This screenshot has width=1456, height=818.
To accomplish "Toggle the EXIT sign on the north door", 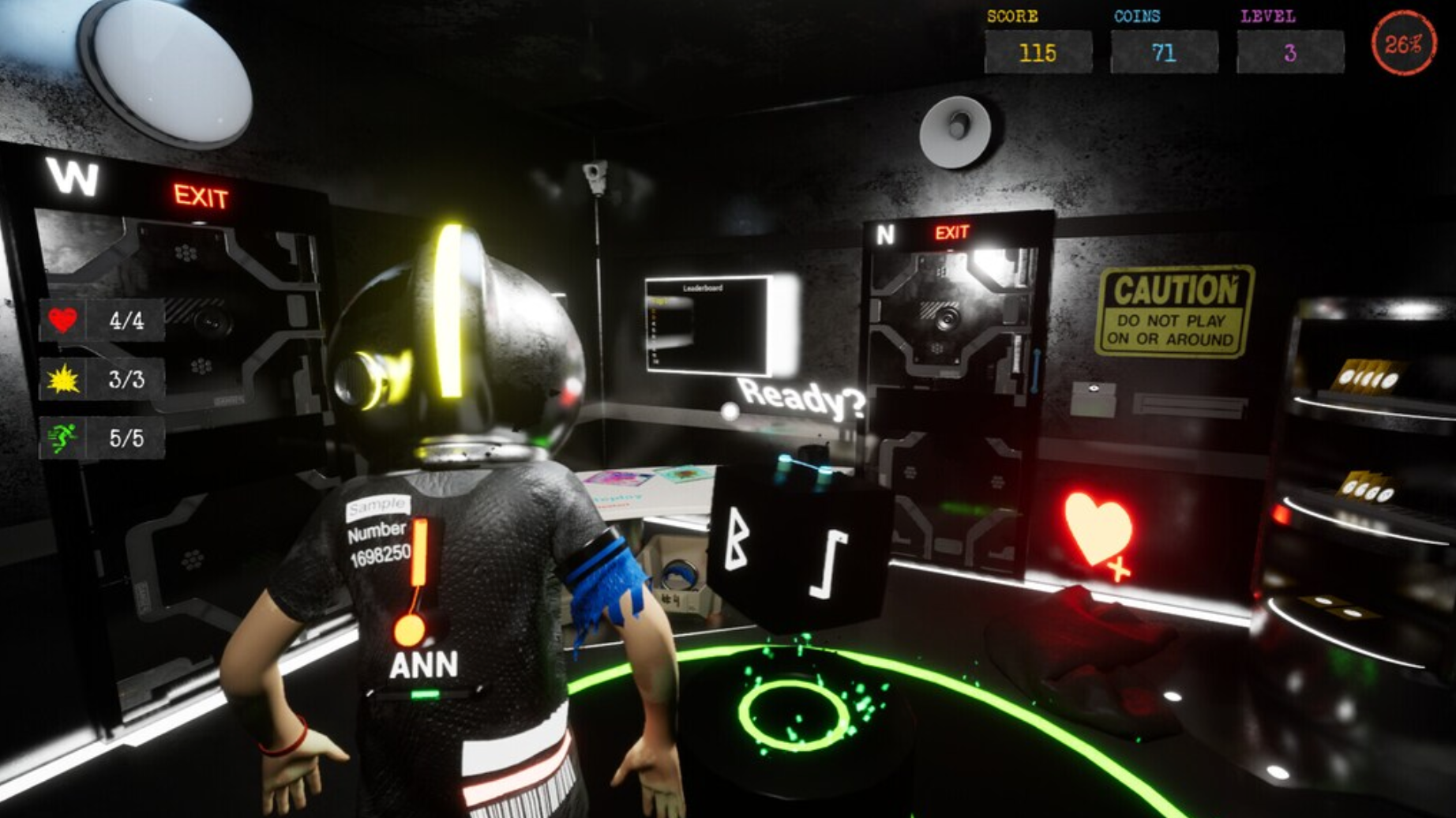I will pos(951,232).
